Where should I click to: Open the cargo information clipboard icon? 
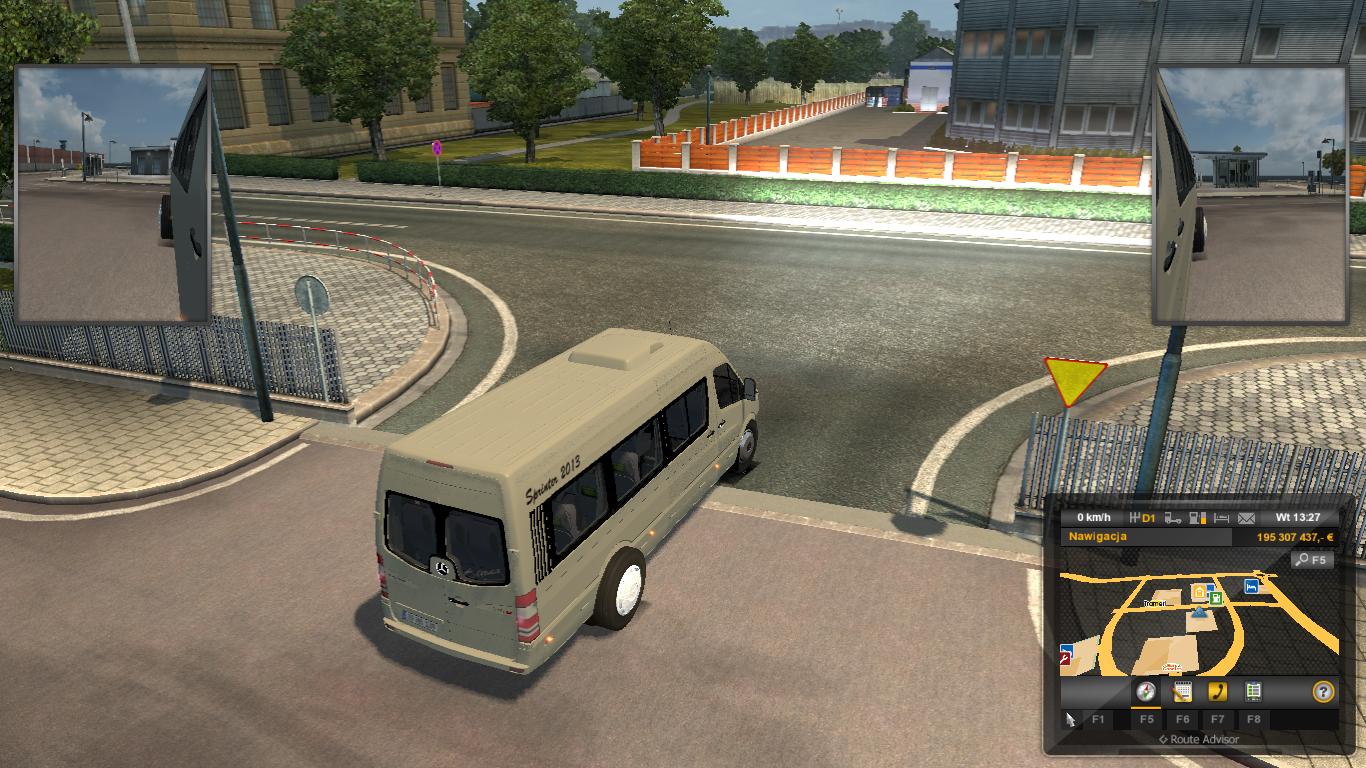click(1253, 691)
